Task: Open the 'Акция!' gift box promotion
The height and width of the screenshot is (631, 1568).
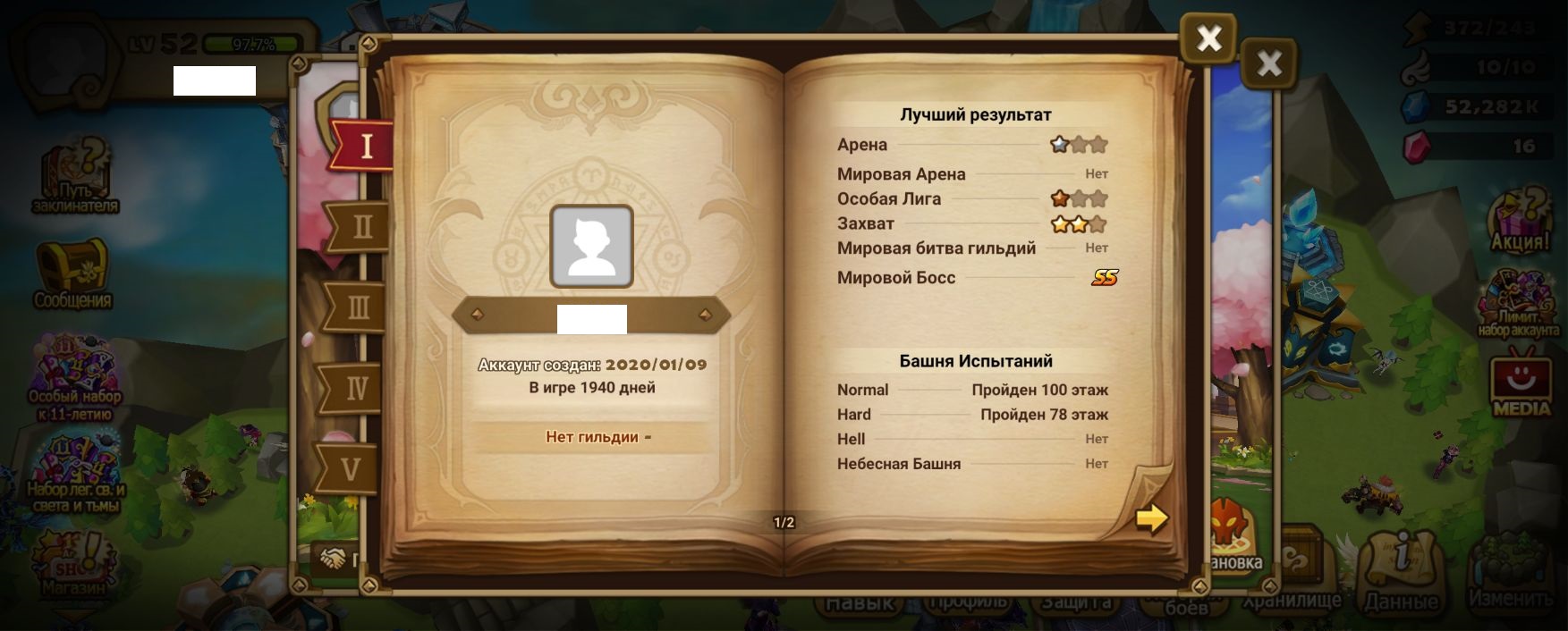Action: 1520,219
